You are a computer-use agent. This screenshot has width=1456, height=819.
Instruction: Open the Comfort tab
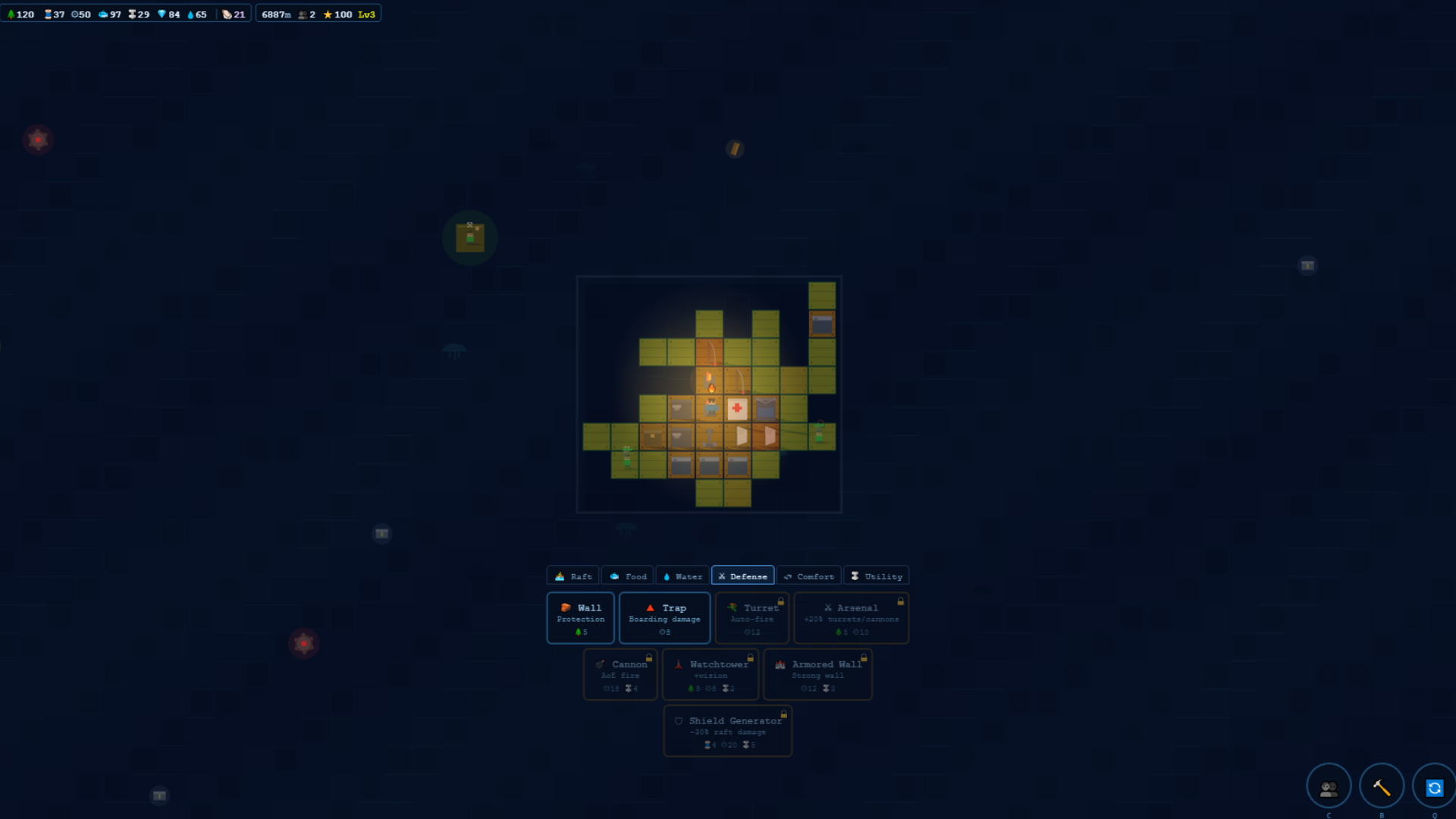808,576
